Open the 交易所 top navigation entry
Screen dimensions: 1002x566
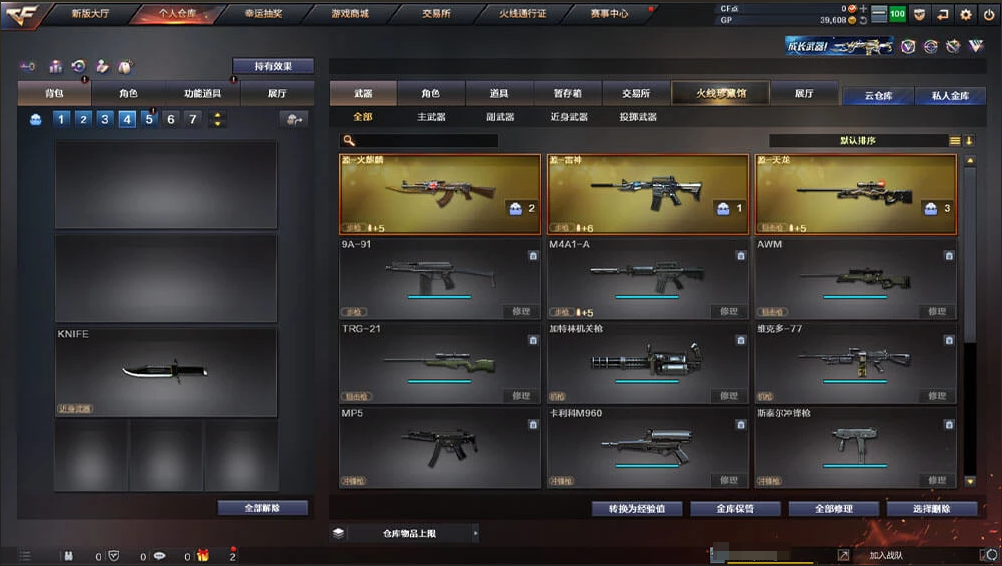point(436,14)
